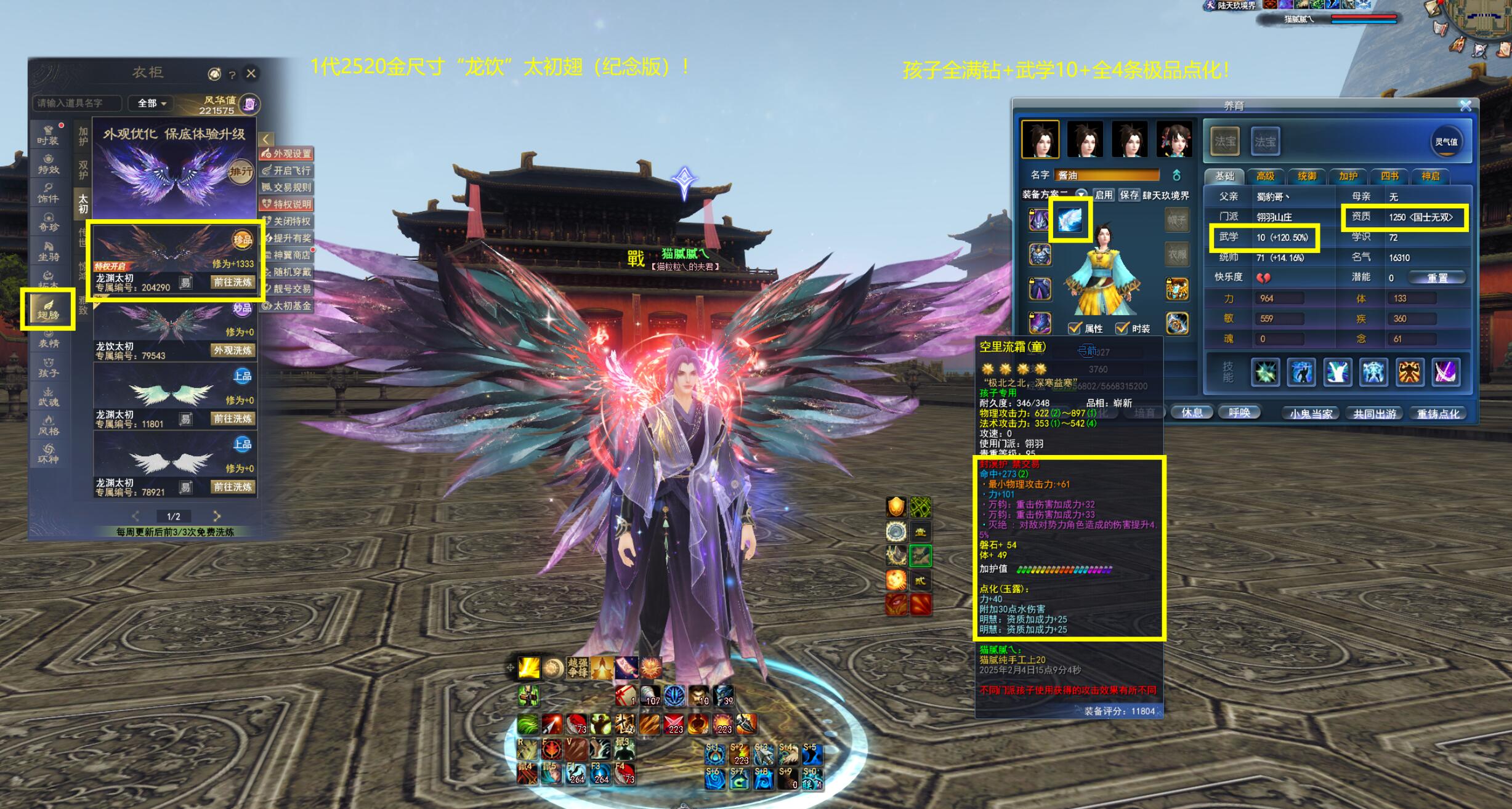1512x809 pixels.
Task: Open the 神翼商店 wing shop
Action: point(287,255)
